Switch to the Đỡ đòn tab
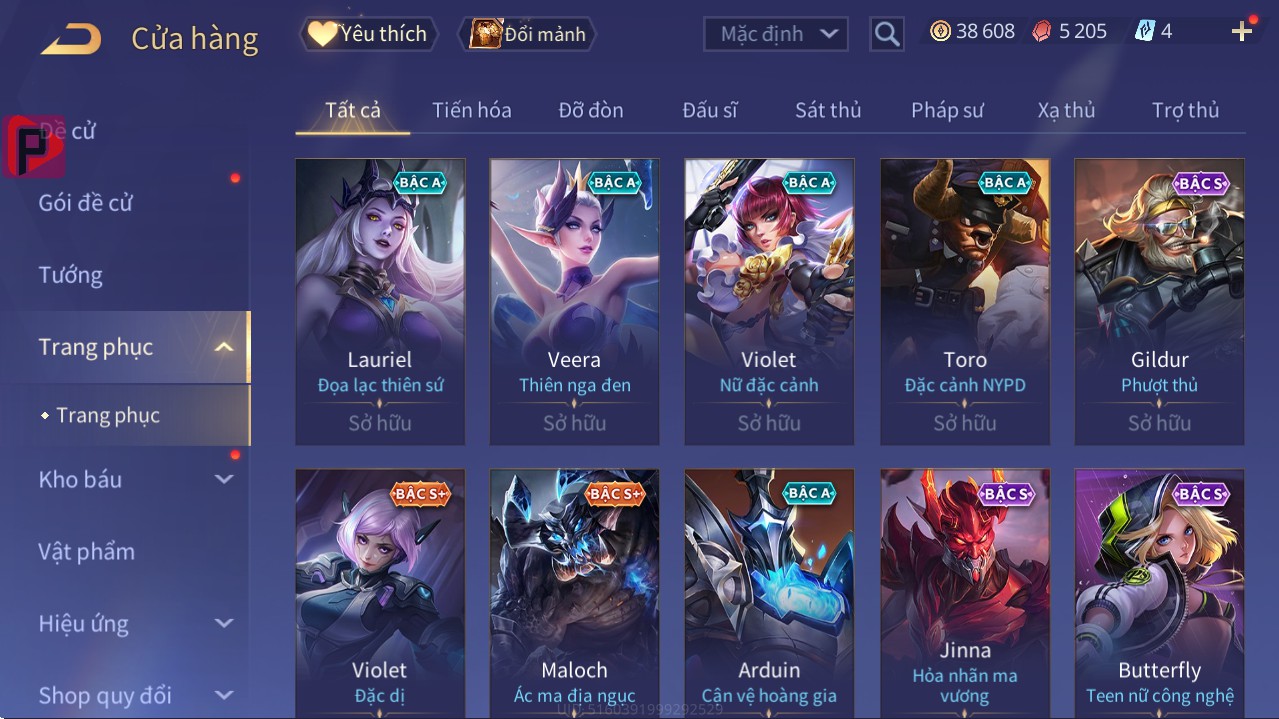The height and width of the screenshot is (719, 1279). [590, 110]
